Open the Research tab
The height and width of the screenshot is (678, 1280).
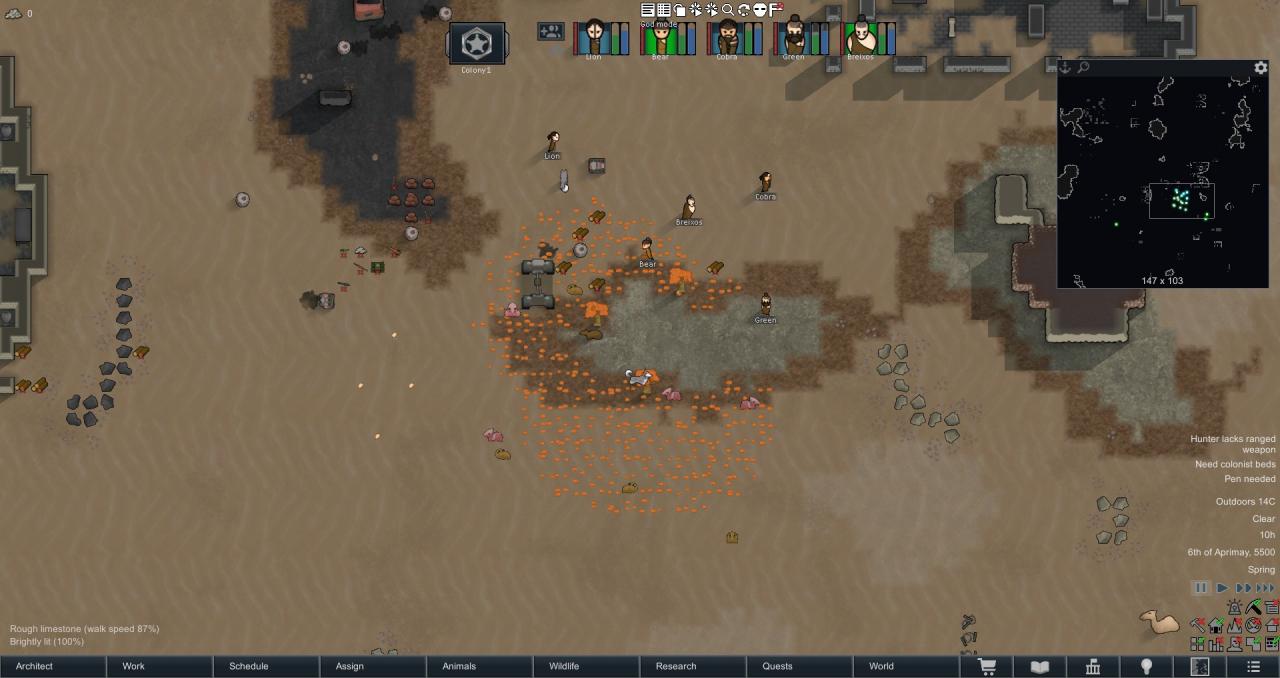[676, 666]
